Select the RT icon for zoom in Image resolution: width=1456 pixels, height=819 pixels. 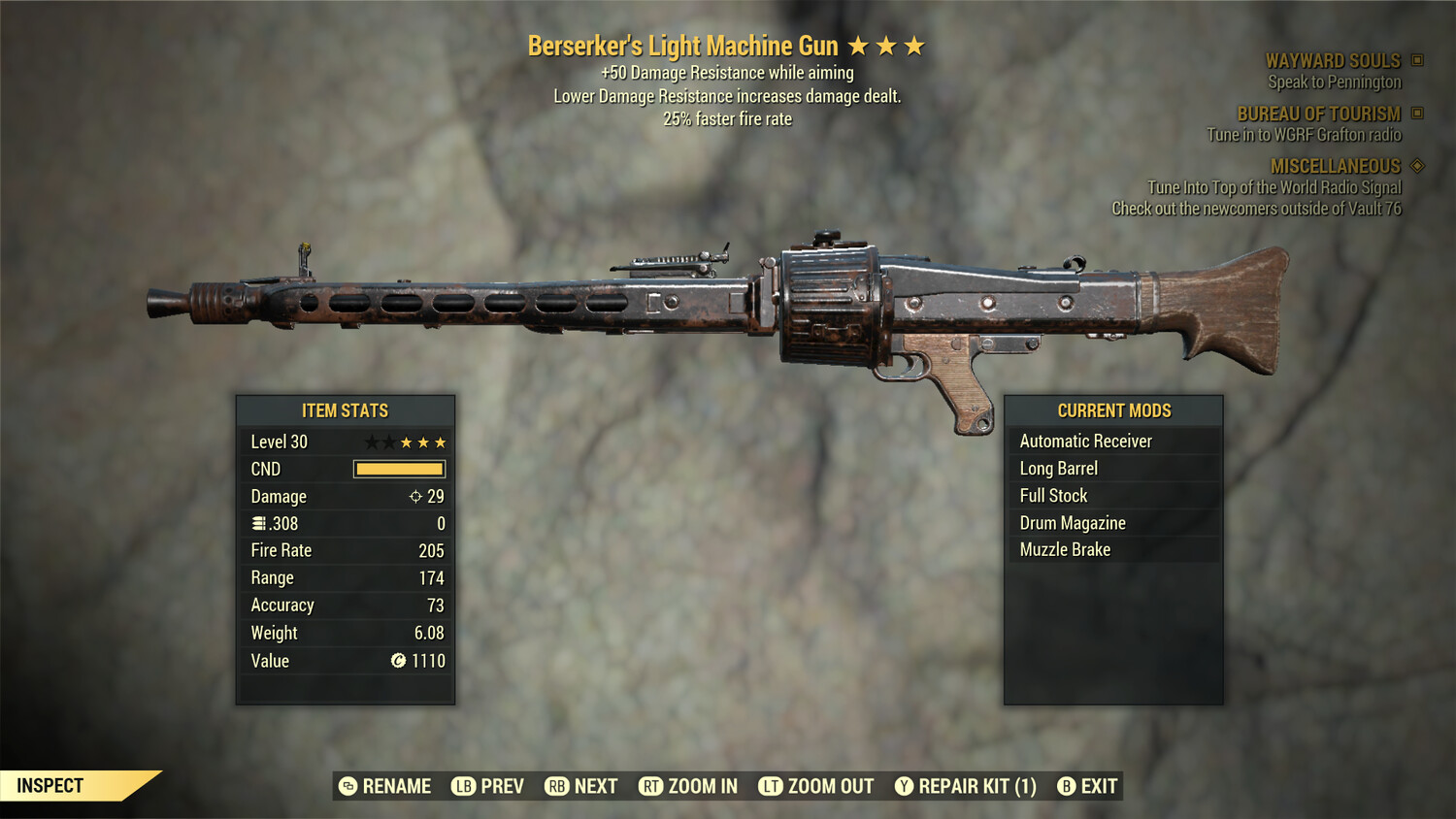(x=648, y=786)
